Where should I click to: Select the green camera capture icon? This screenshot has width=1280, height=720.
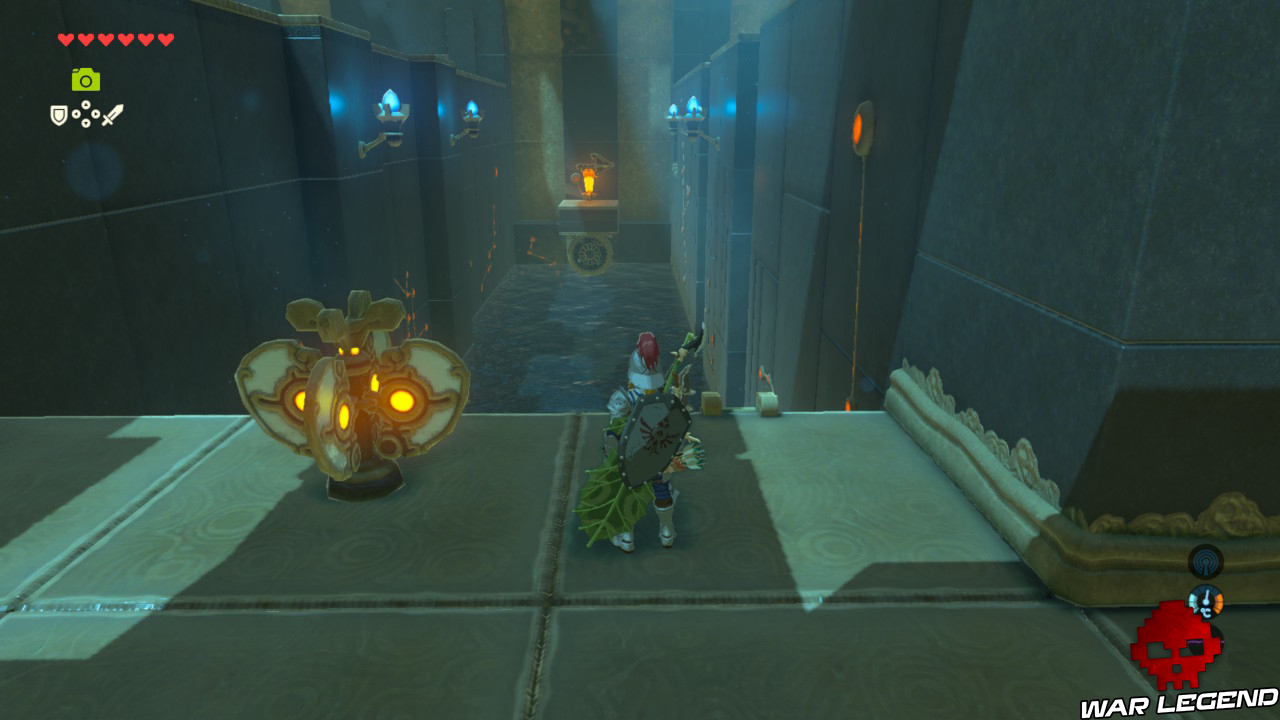pos(85,79)
